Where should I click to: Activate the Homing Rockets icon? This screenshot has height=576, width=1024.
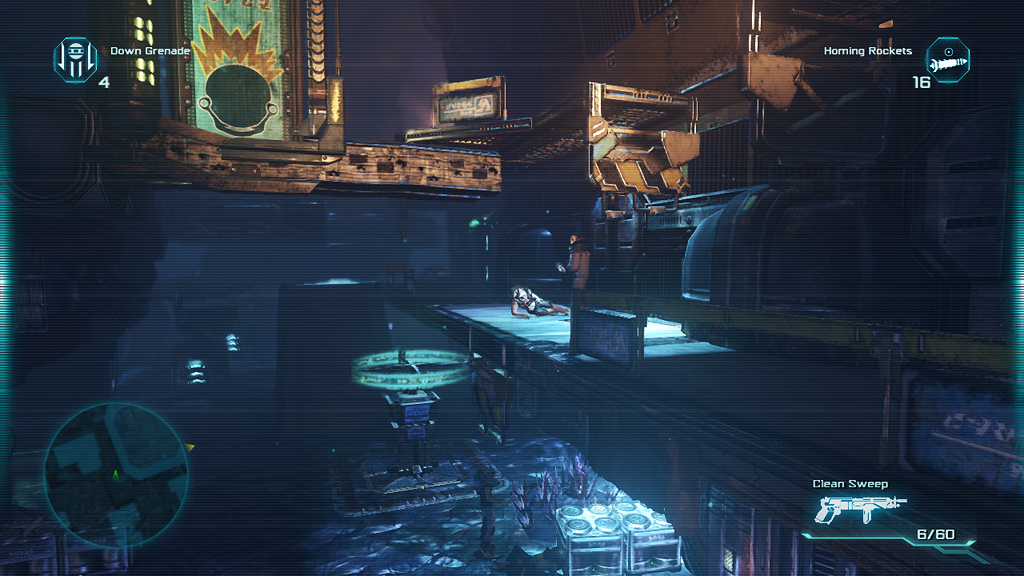tap(948, 58)
